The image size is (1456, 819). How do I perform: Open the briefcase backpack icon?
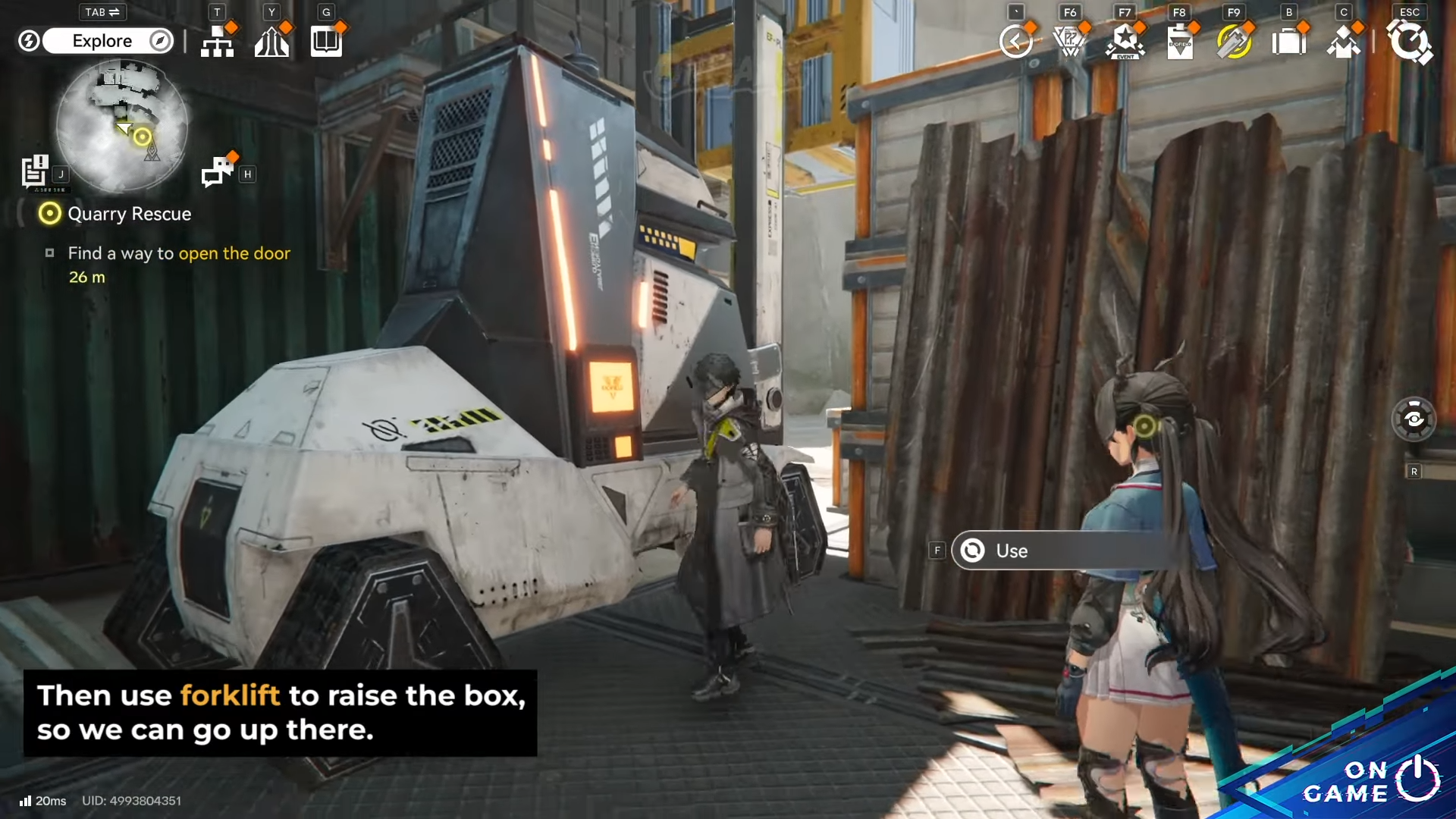tap(1288, 42)
